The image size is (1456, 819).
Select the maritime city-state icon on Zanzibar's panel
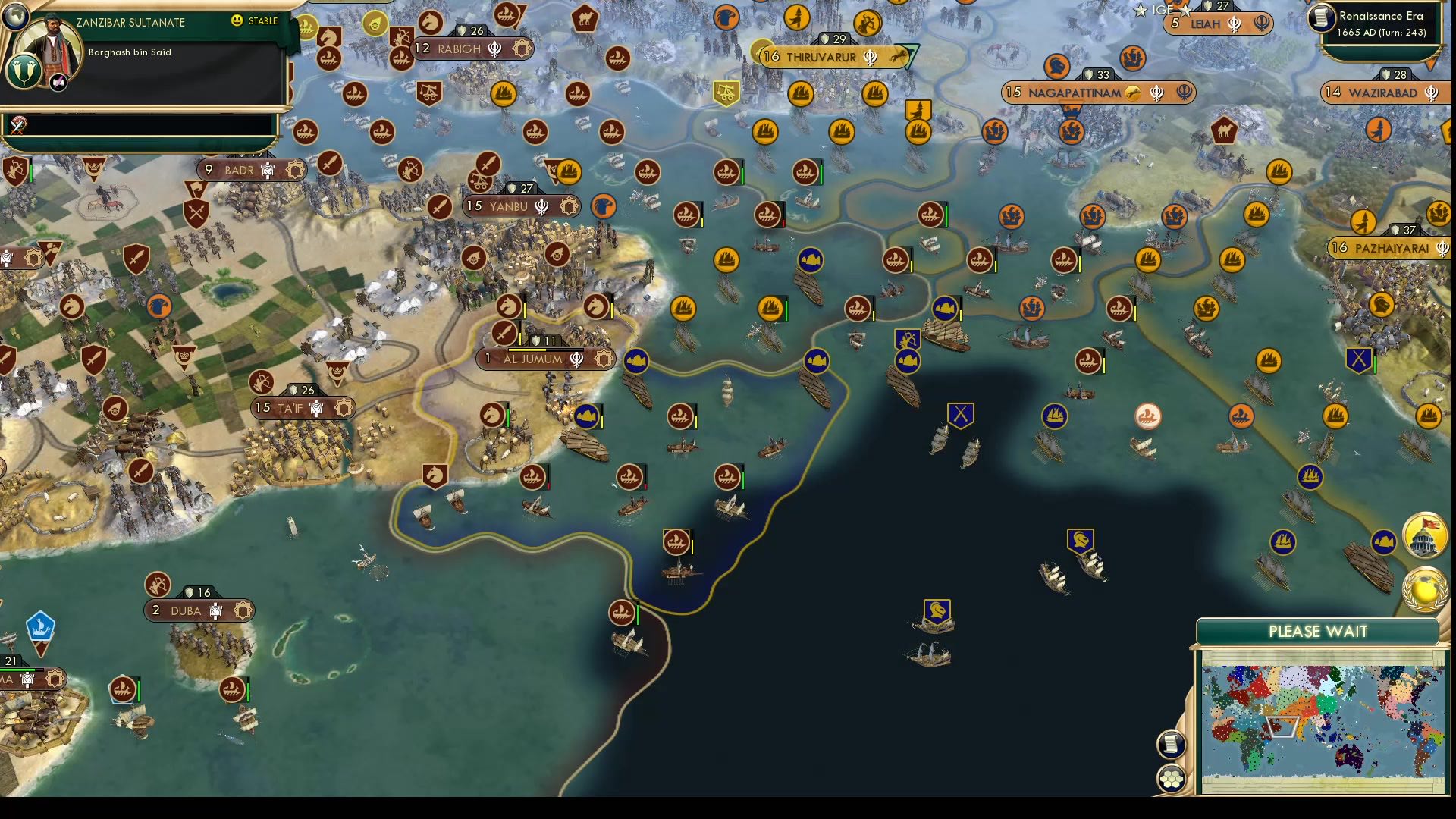click(x=25, y=72)
